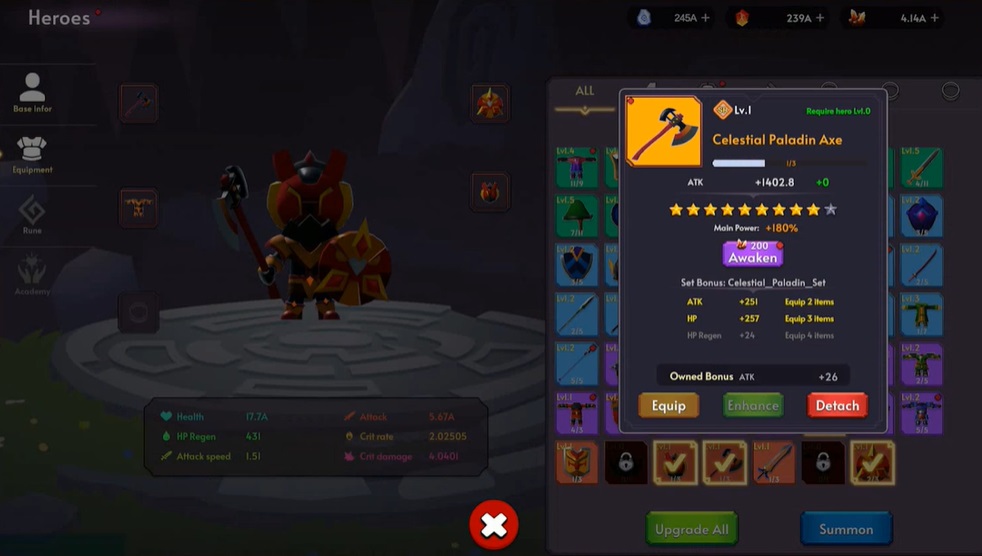Open the Summon screen

pos(846,529)
